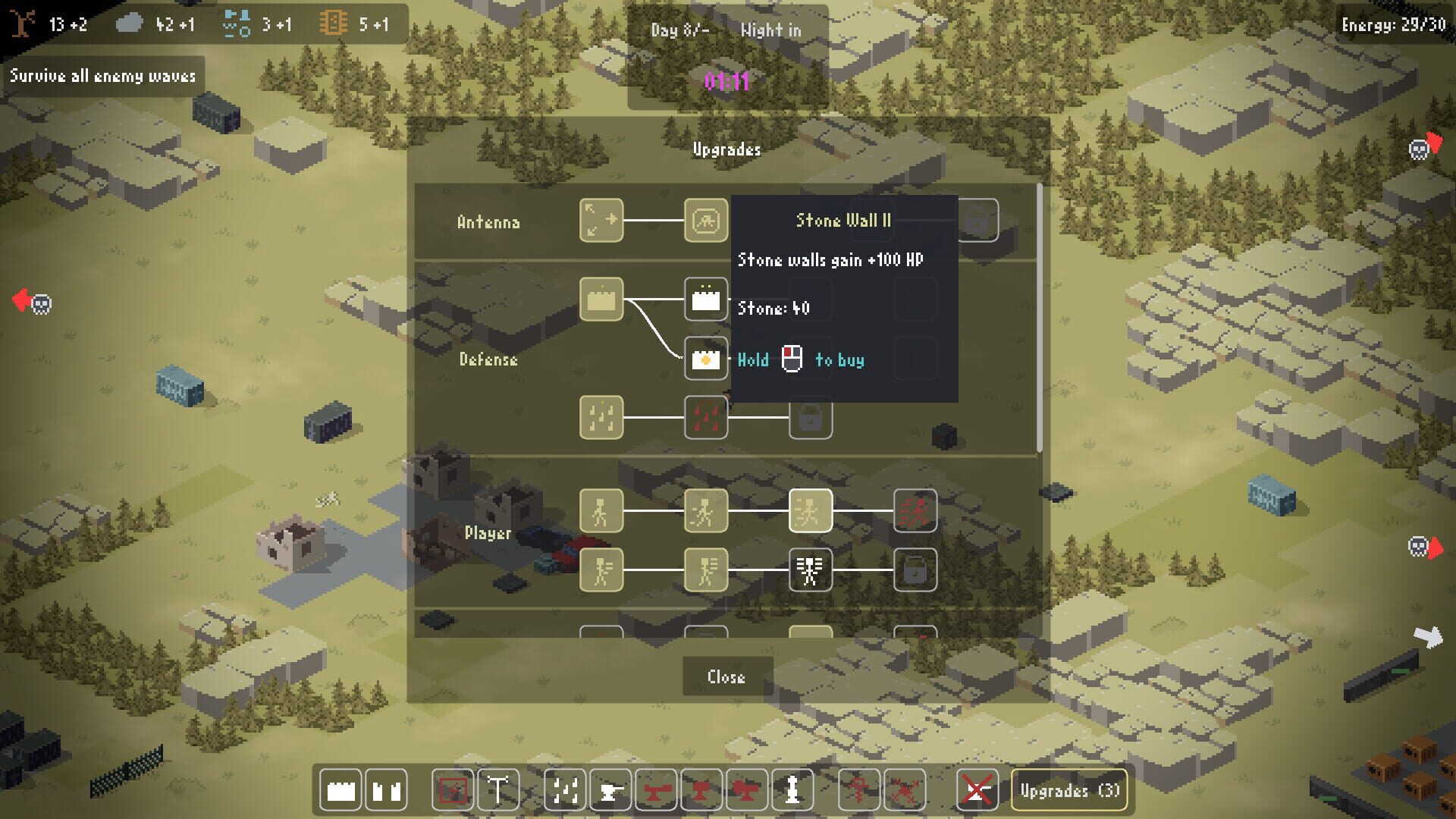The height and width of the screenshot is (819, 1456).
Task: Select the first red turret build tool
Action: click(658, 790)
